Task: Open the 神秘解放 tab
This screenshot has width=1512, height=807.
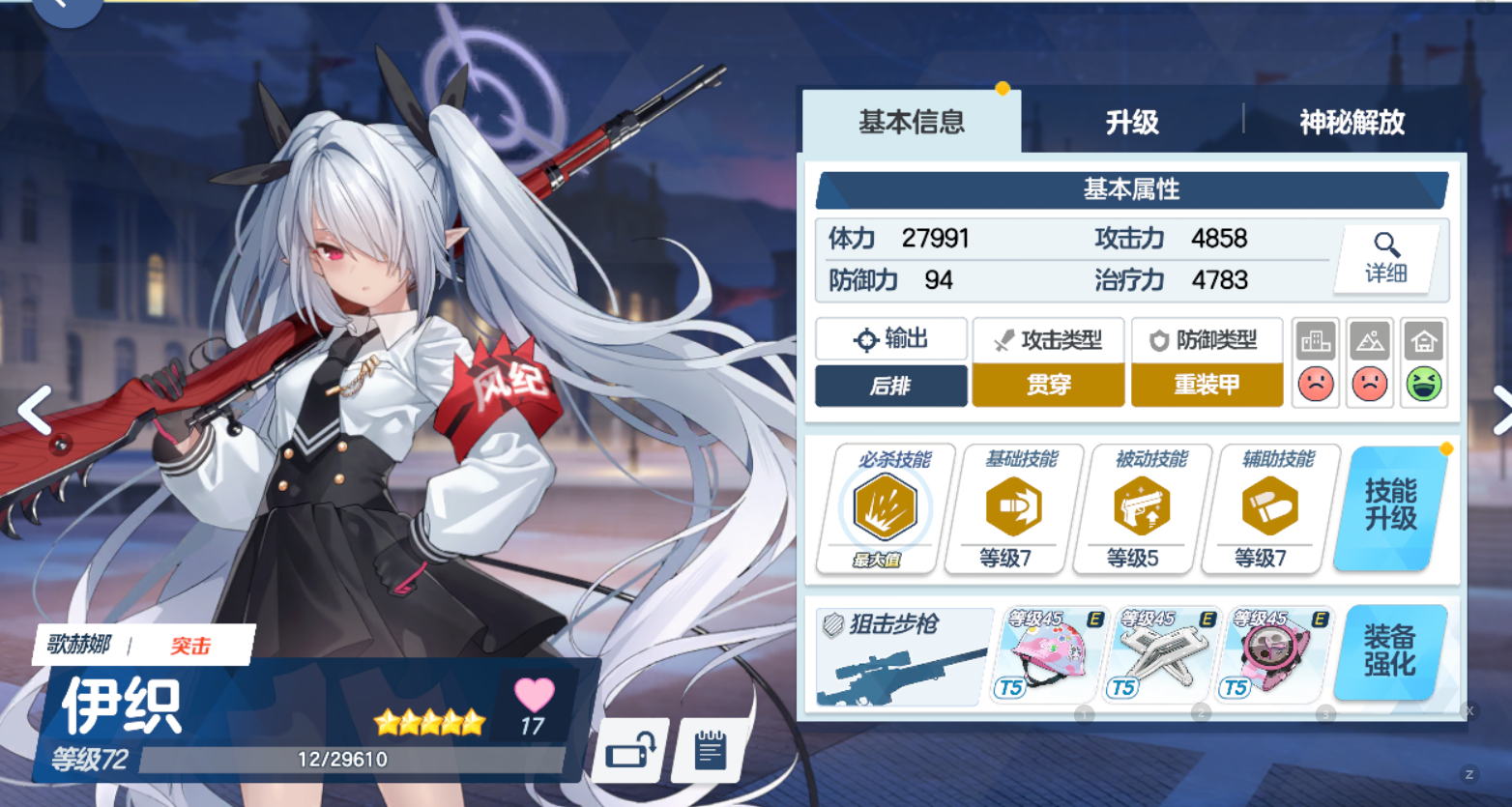Action: [1350, 123]
